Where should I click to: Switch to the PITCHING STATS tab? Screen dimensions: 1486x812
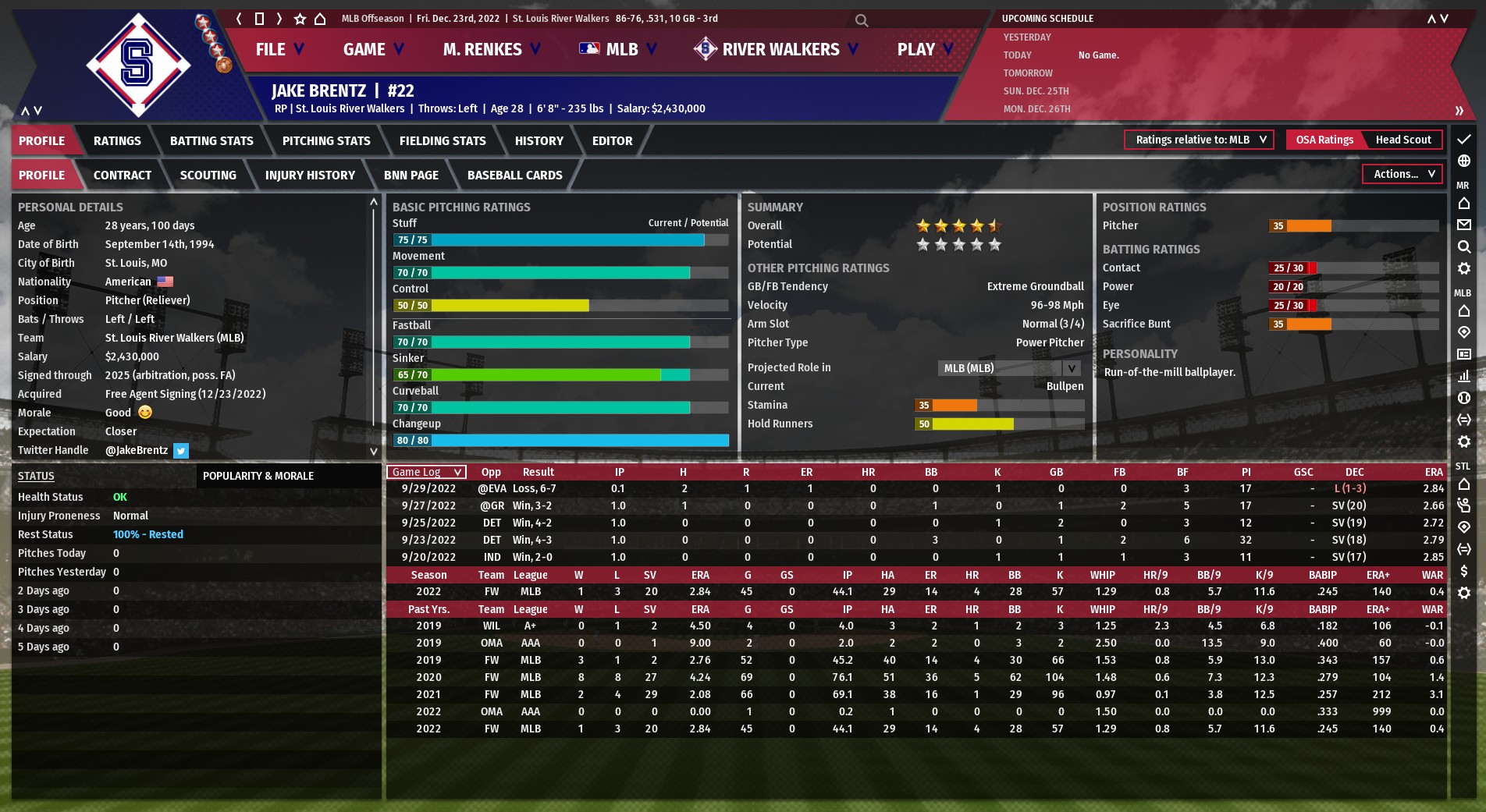click(326, 141)
